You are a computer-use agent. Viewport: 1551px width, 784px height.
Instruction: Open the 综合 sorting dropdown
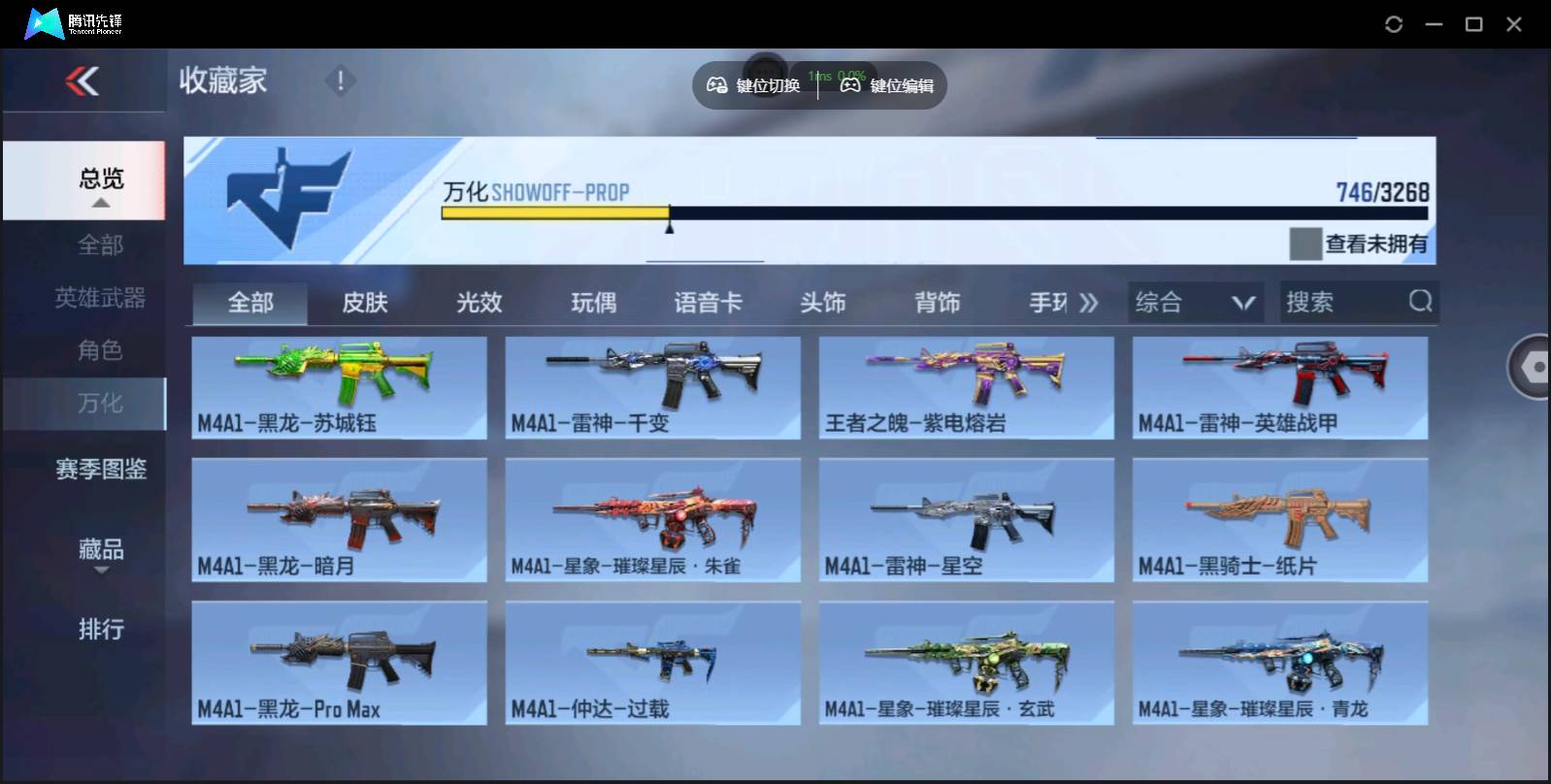pyautogui.click(x=1195, y=302)
